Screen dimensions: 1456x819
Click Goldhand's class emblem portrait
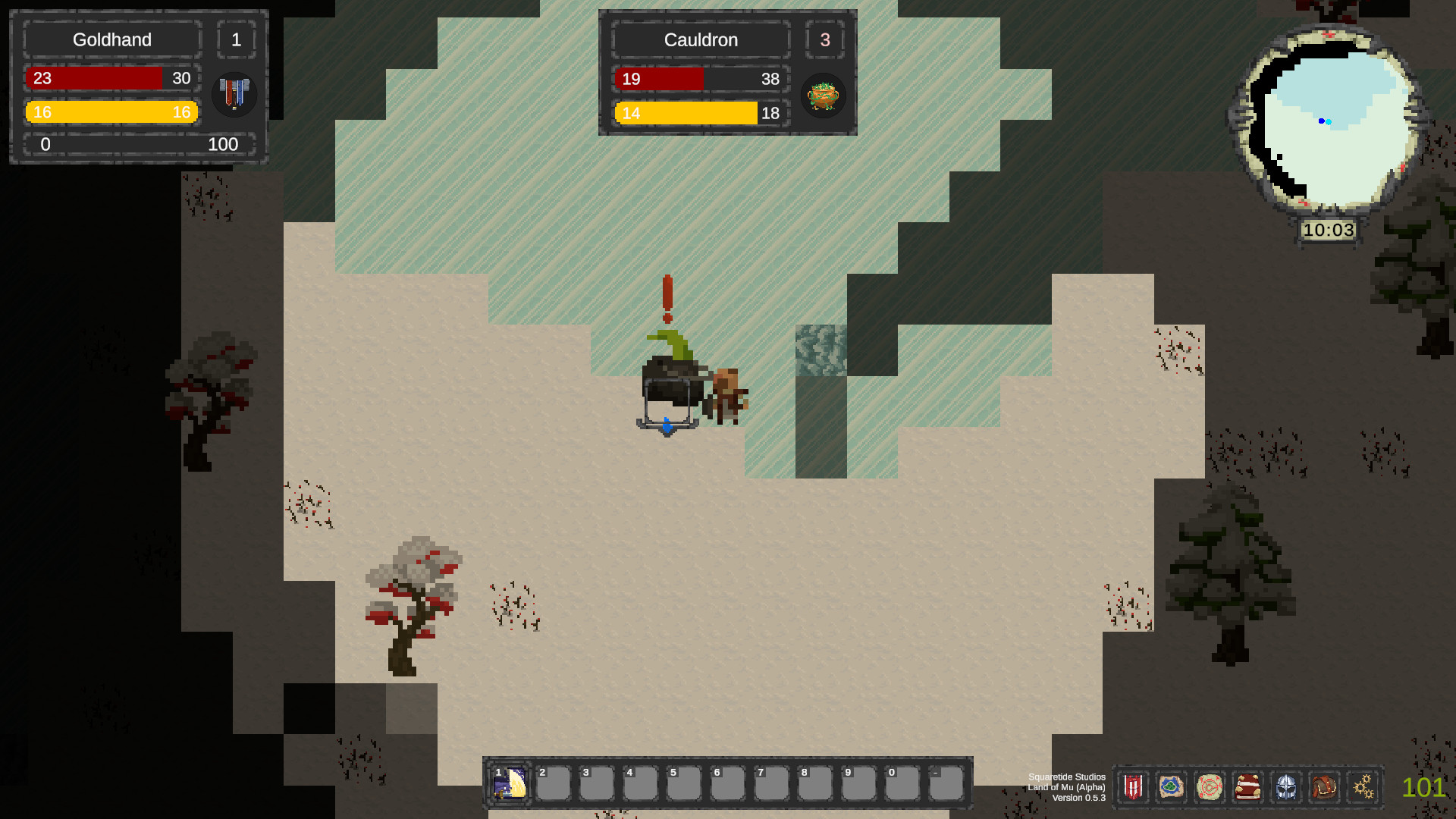click(234, 95)
